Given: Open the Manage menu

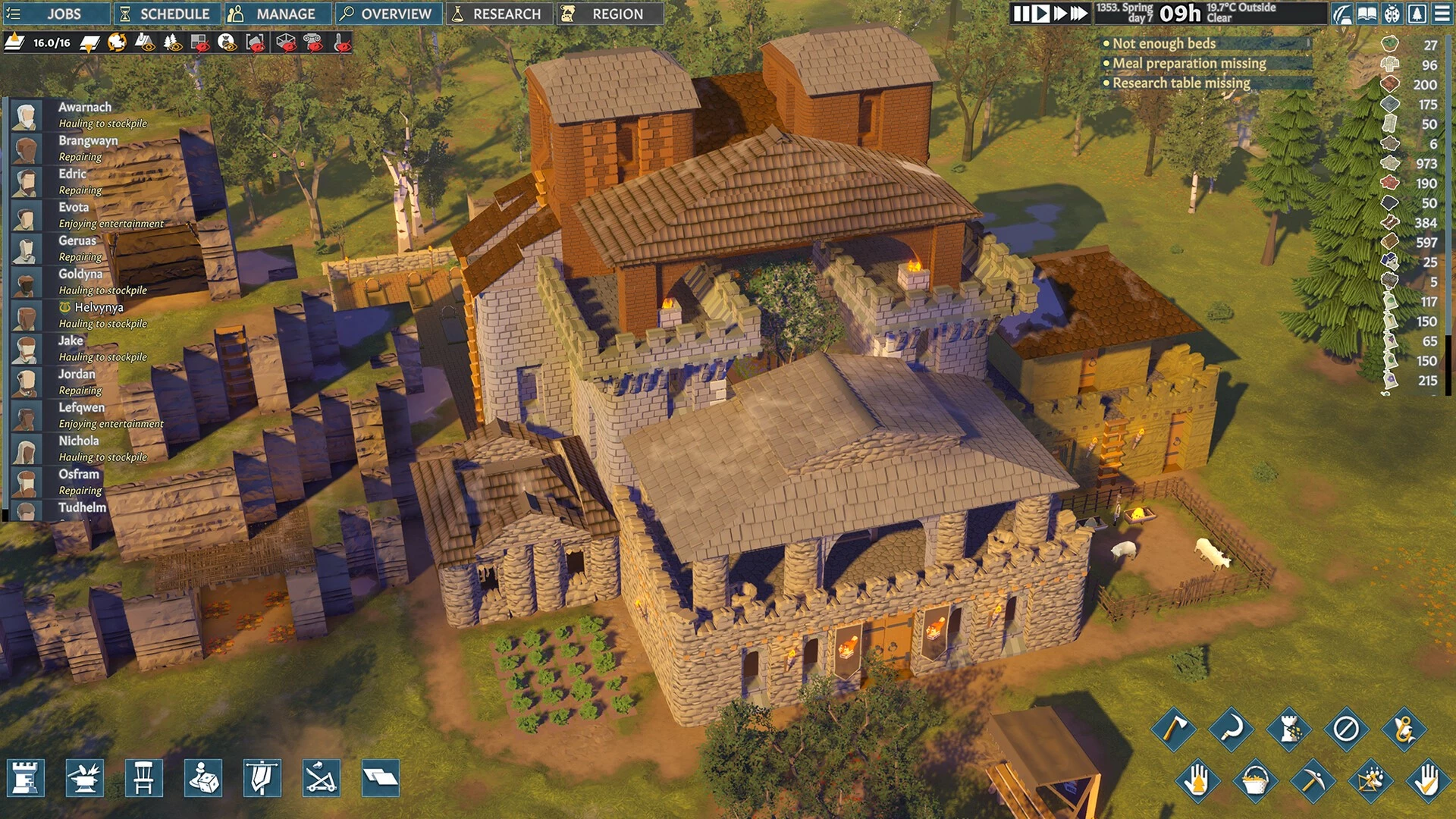Looking at the screenshot, I should 277,14.
